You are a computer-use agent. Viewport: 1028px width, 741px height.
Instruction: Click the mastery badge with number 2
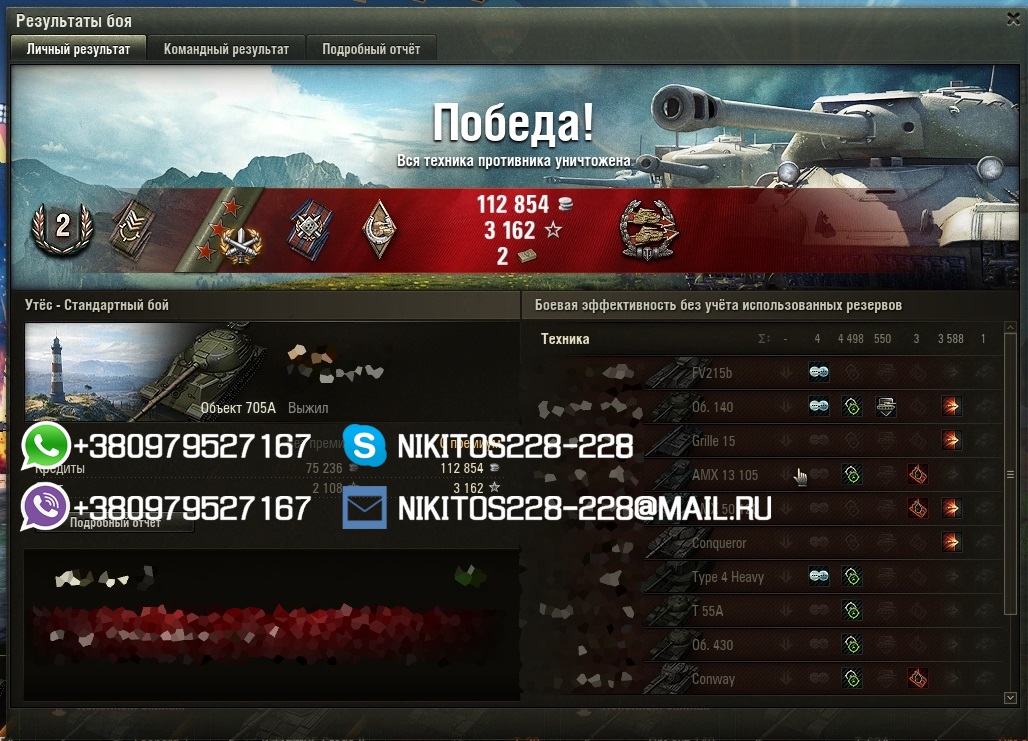point(62,227)
